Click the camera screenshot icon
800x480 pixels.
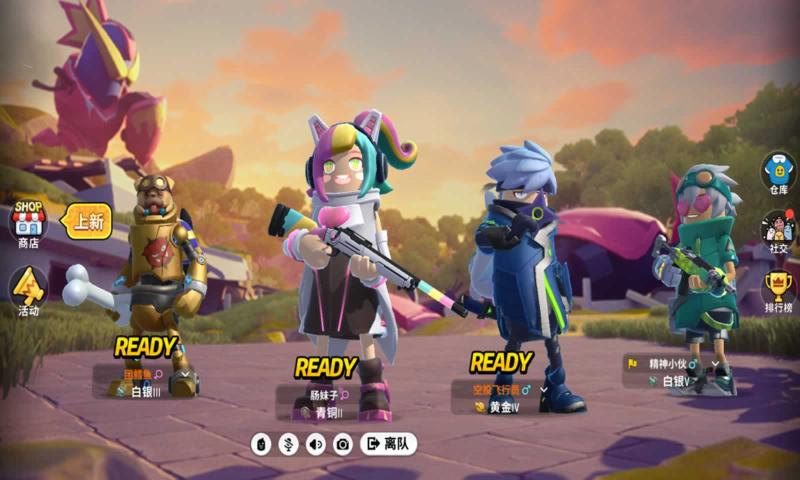tap(343, 444)
